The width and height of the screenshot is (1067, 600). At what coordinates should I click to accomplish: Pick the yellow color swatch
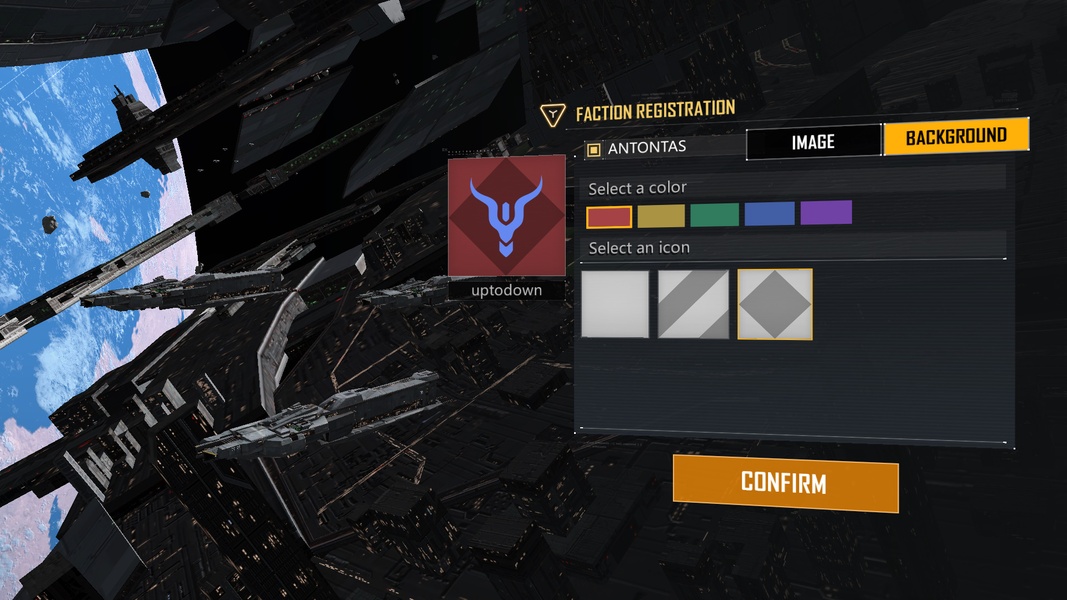661,215
